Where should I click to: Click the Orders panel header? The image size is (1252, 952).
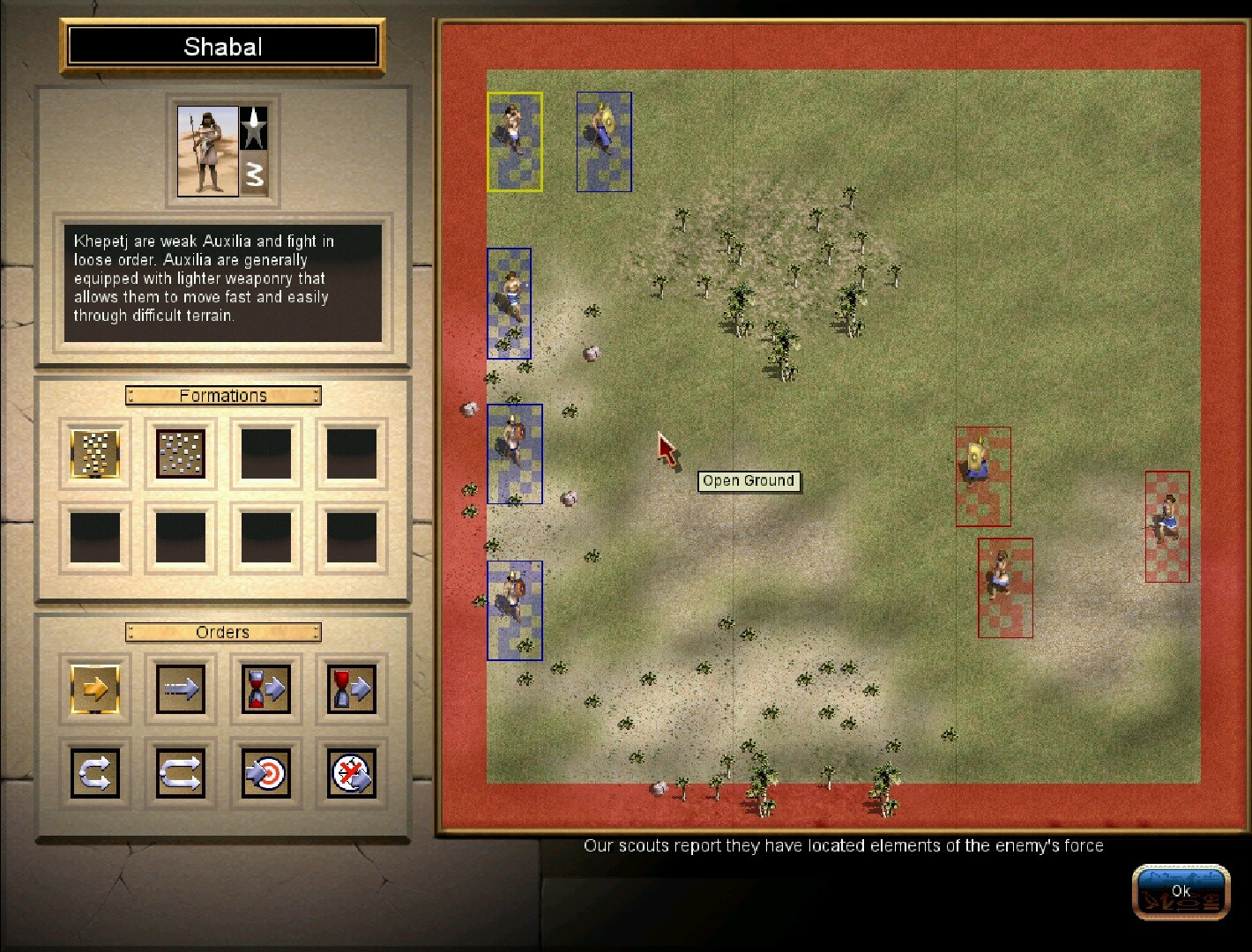coord(222,631)
